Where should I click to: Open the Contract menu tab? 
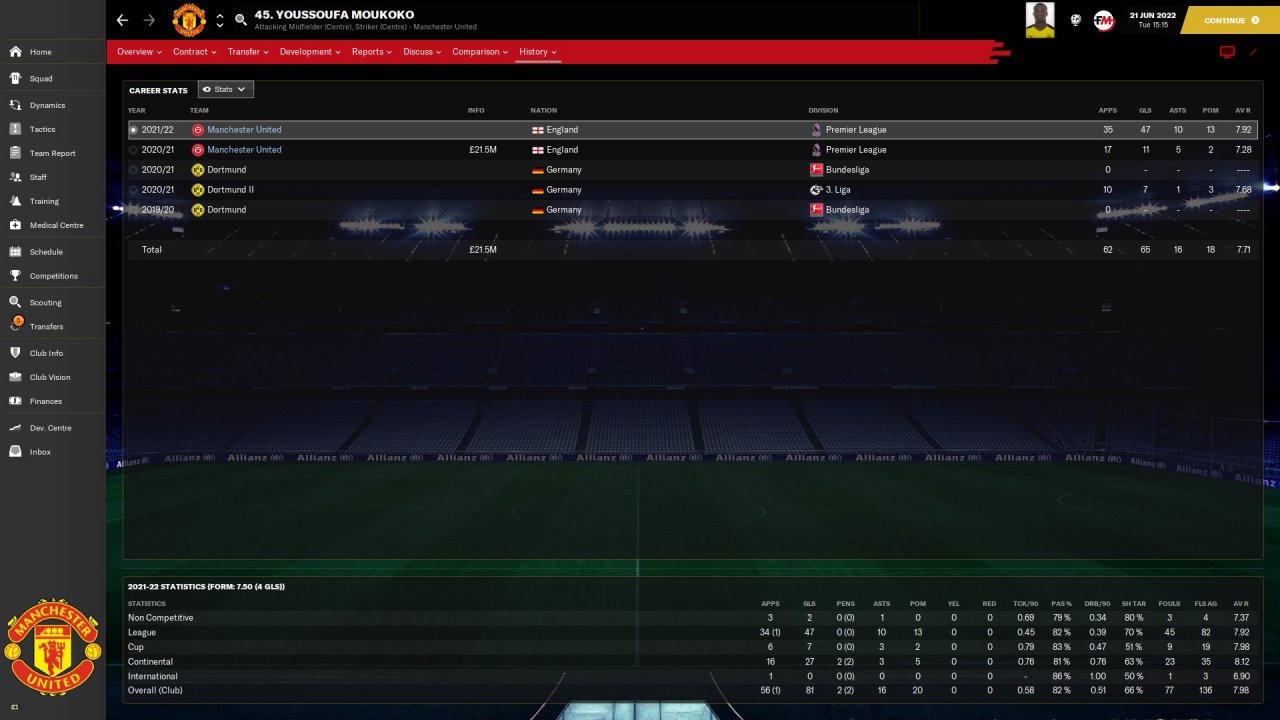(x=194, y=52)
